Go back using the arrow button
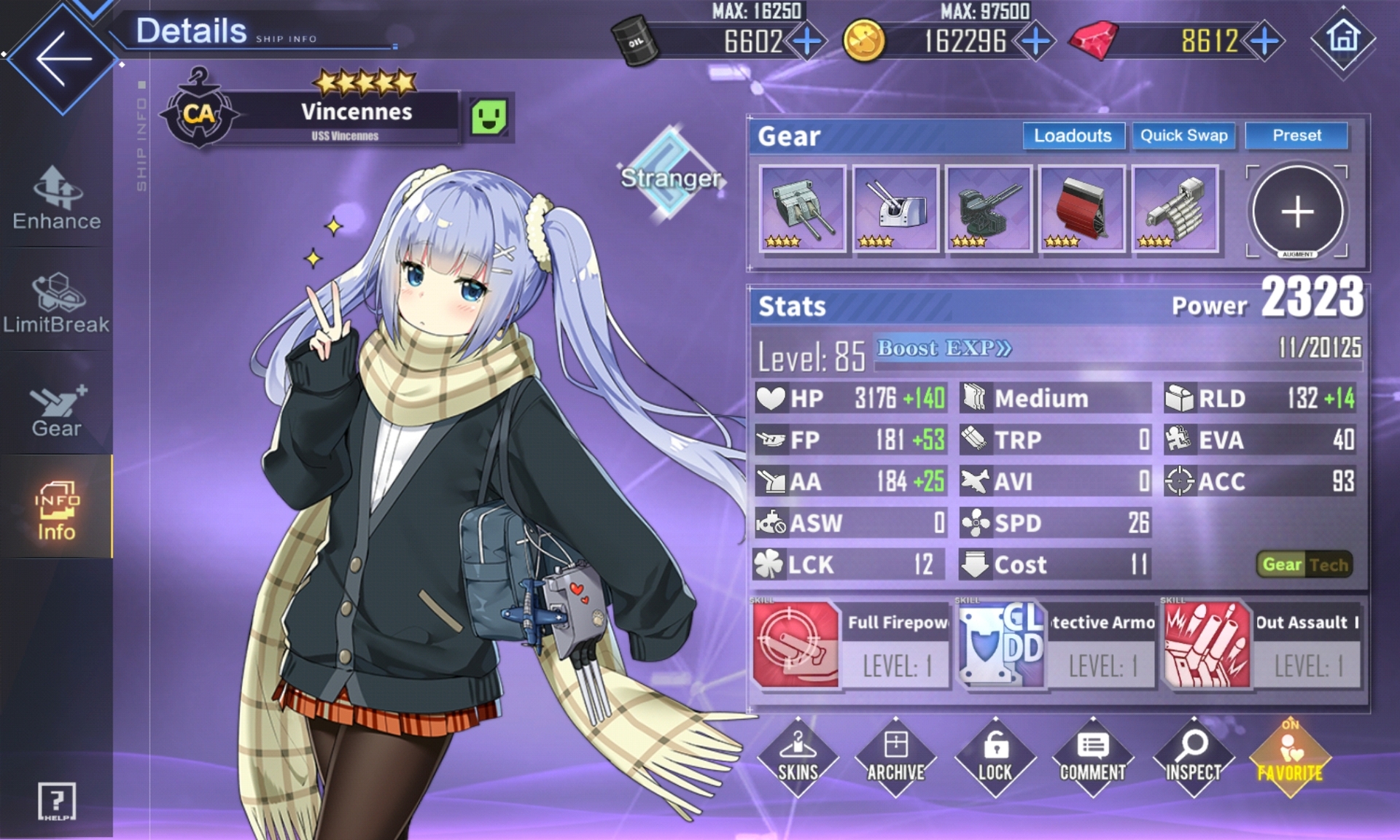 click(x=63, y=58)
